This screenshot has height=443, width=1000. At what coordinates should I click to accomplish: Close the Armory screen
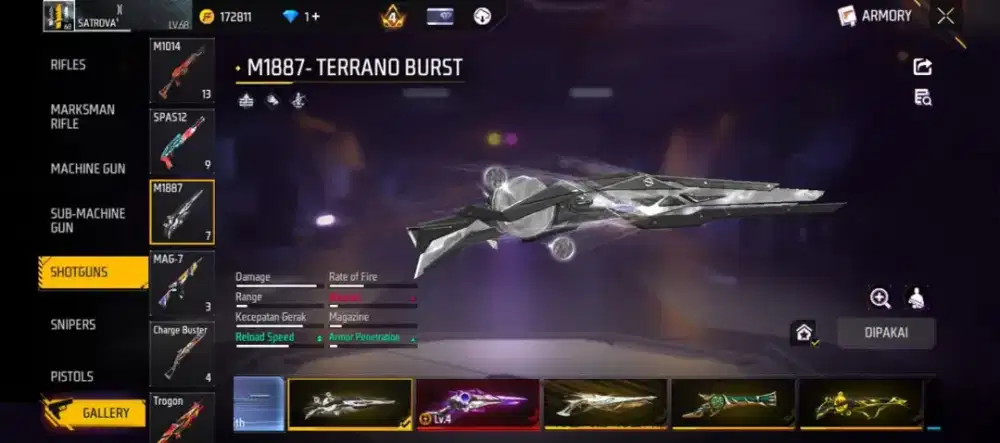945,16
